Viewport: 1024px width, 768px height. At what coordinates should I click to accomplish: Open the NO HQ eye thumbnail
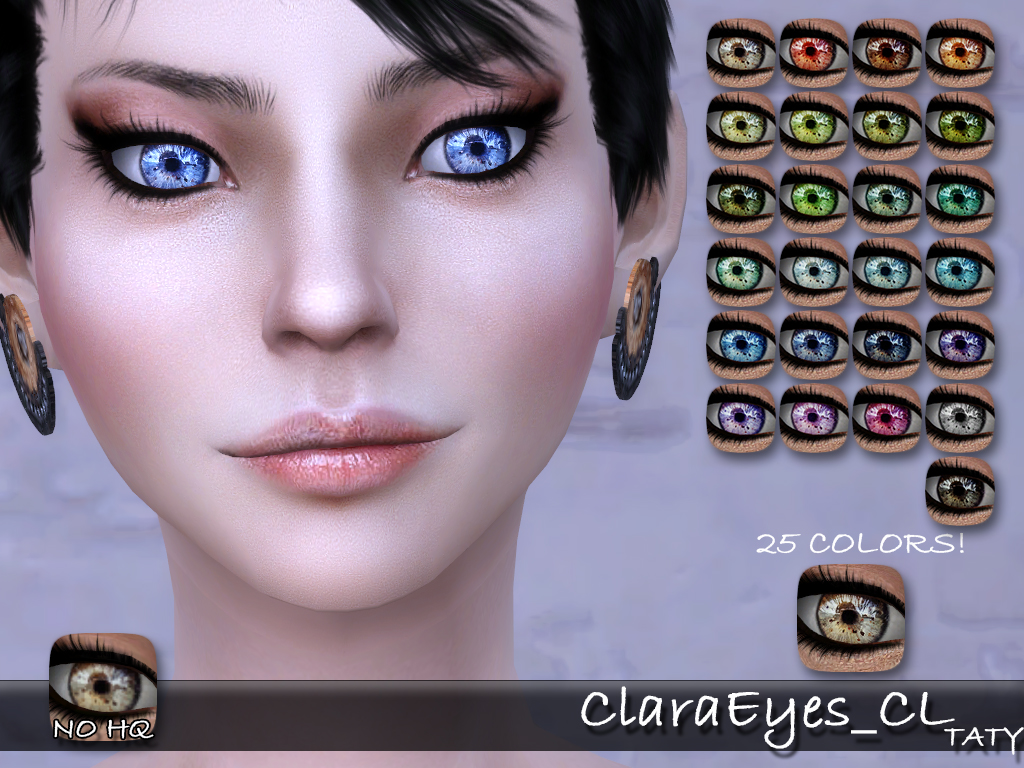(103, 688)
